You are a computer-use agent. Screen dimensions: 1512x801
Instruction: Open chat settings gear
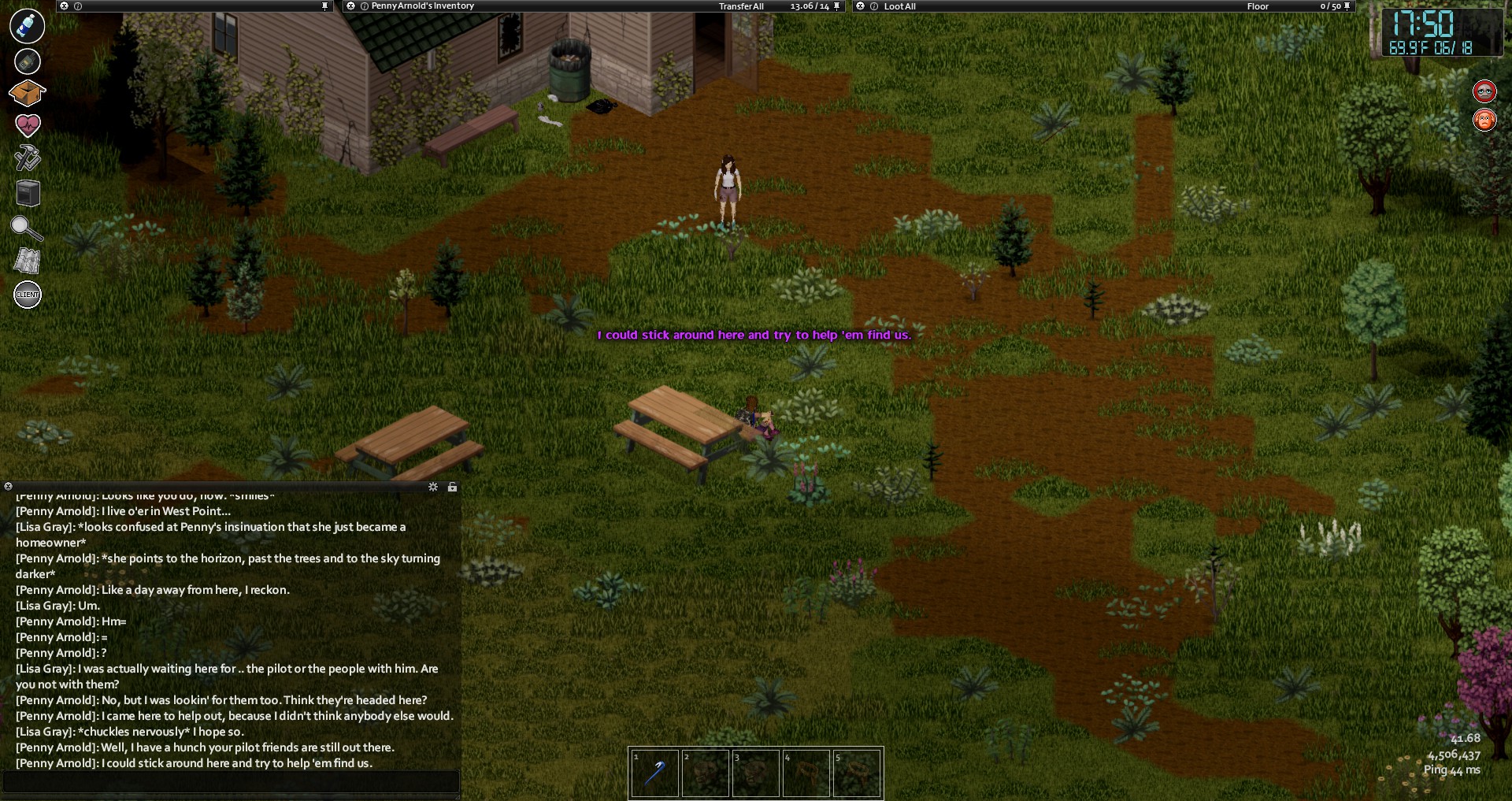[433, 488]
